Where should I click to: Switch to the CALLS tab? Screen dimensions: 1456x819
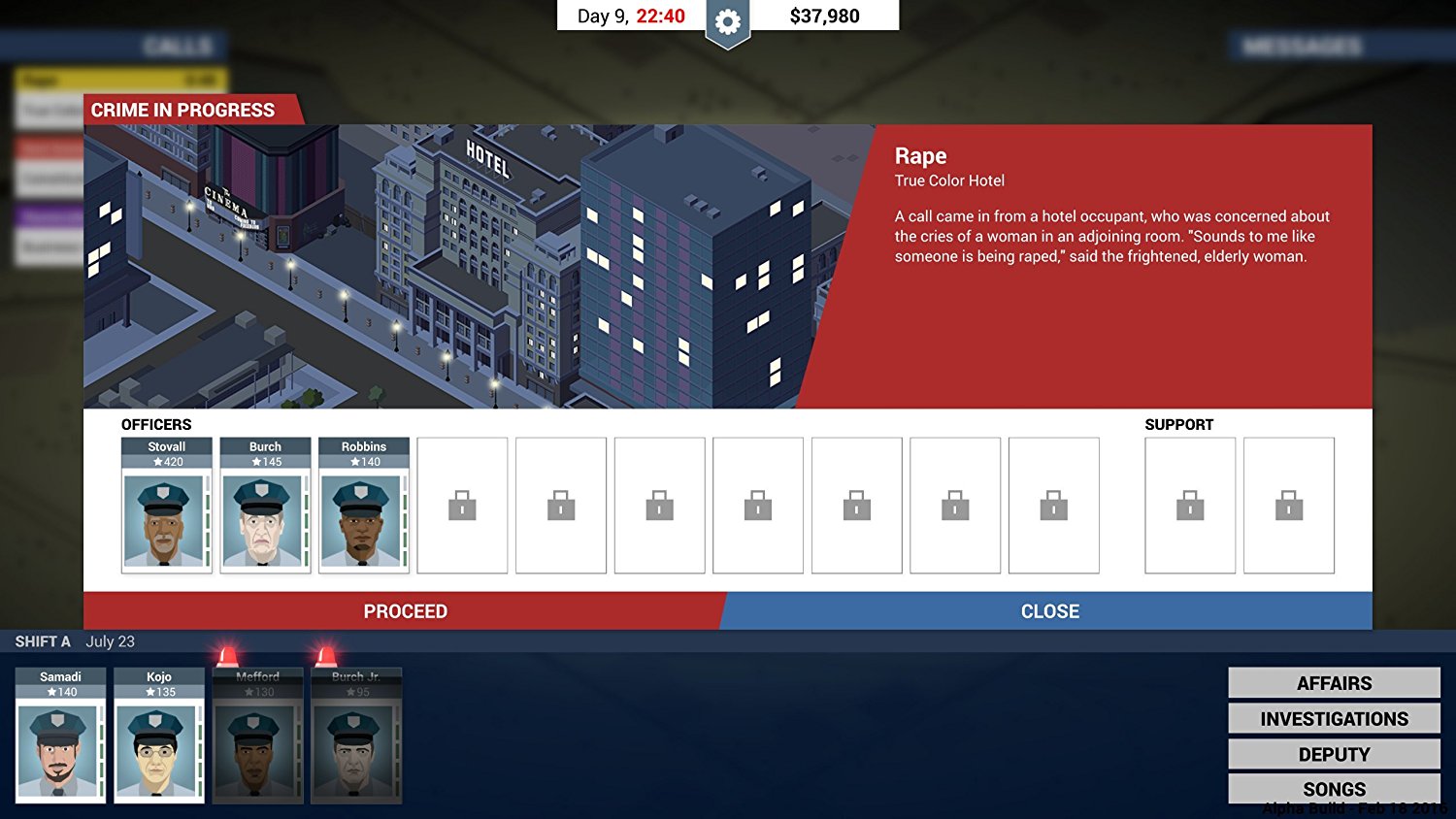(180, 45)
